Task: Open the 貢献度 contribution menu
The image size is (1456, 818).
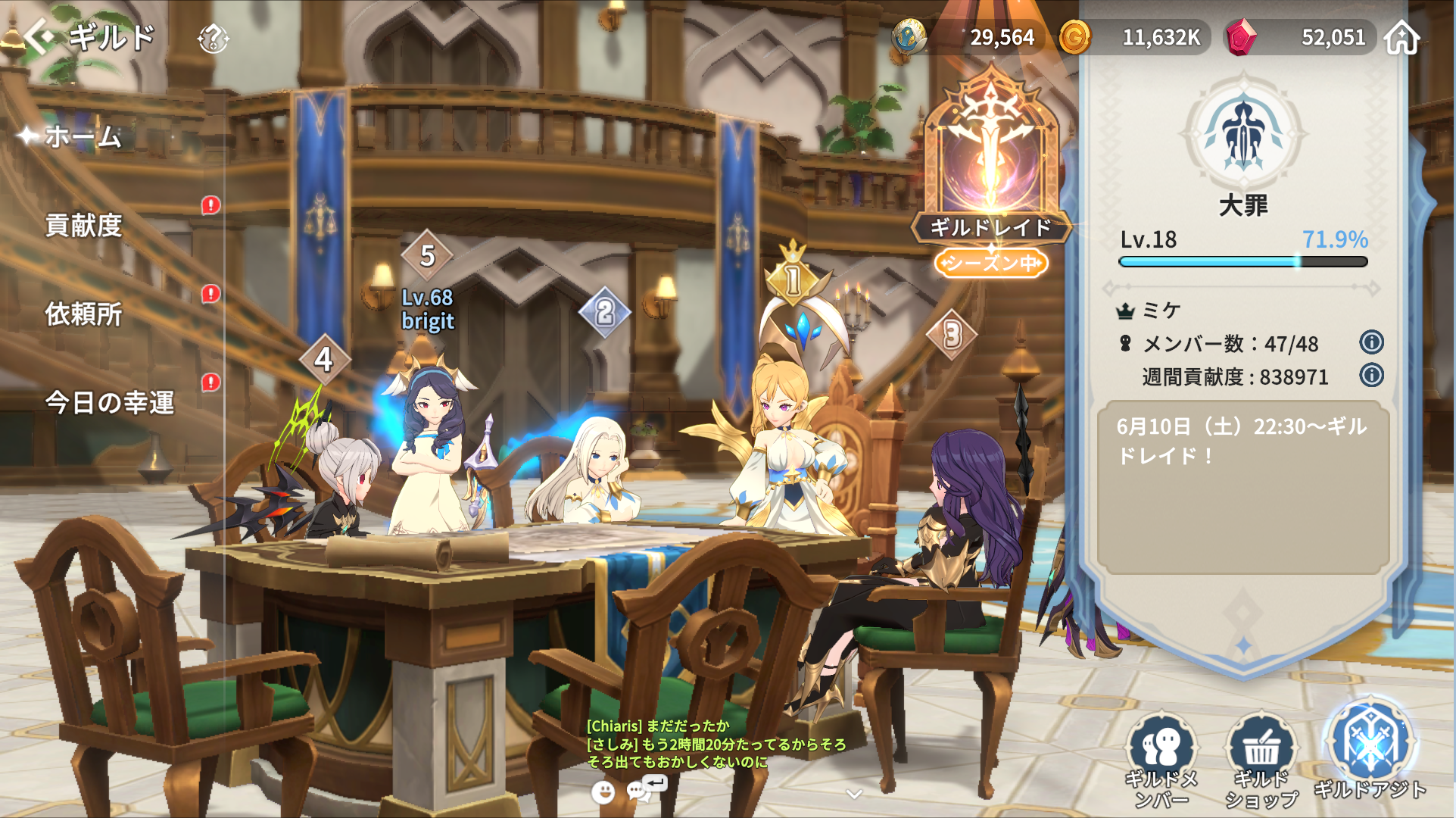Action: click(83, 225)
